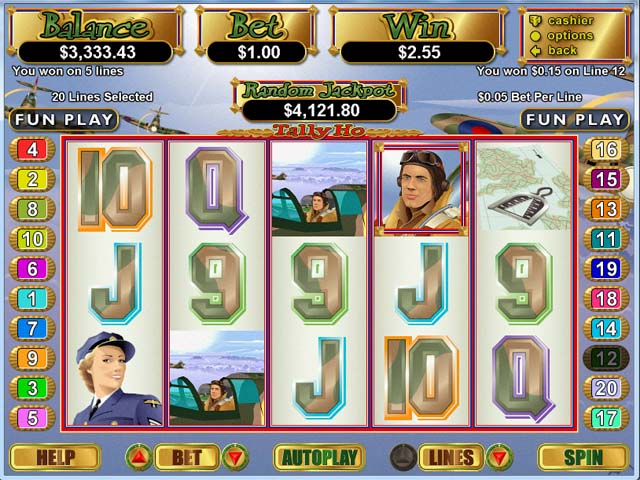Choose payline number 17
The height and width of the screenshot is (480, 640).
606,417
